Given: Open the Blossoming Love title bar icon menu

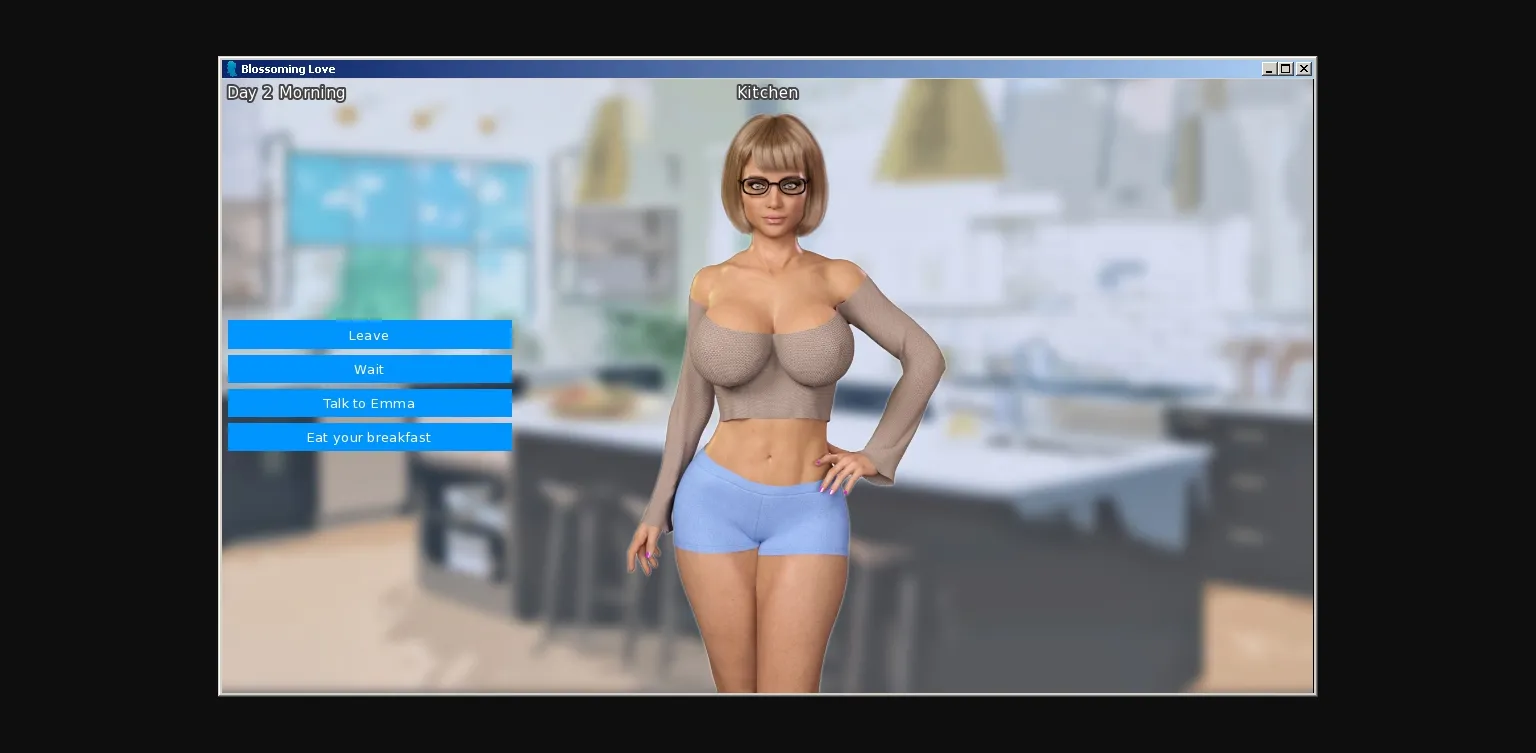Looking at the screenshot, I should click(x=231, y=68).
